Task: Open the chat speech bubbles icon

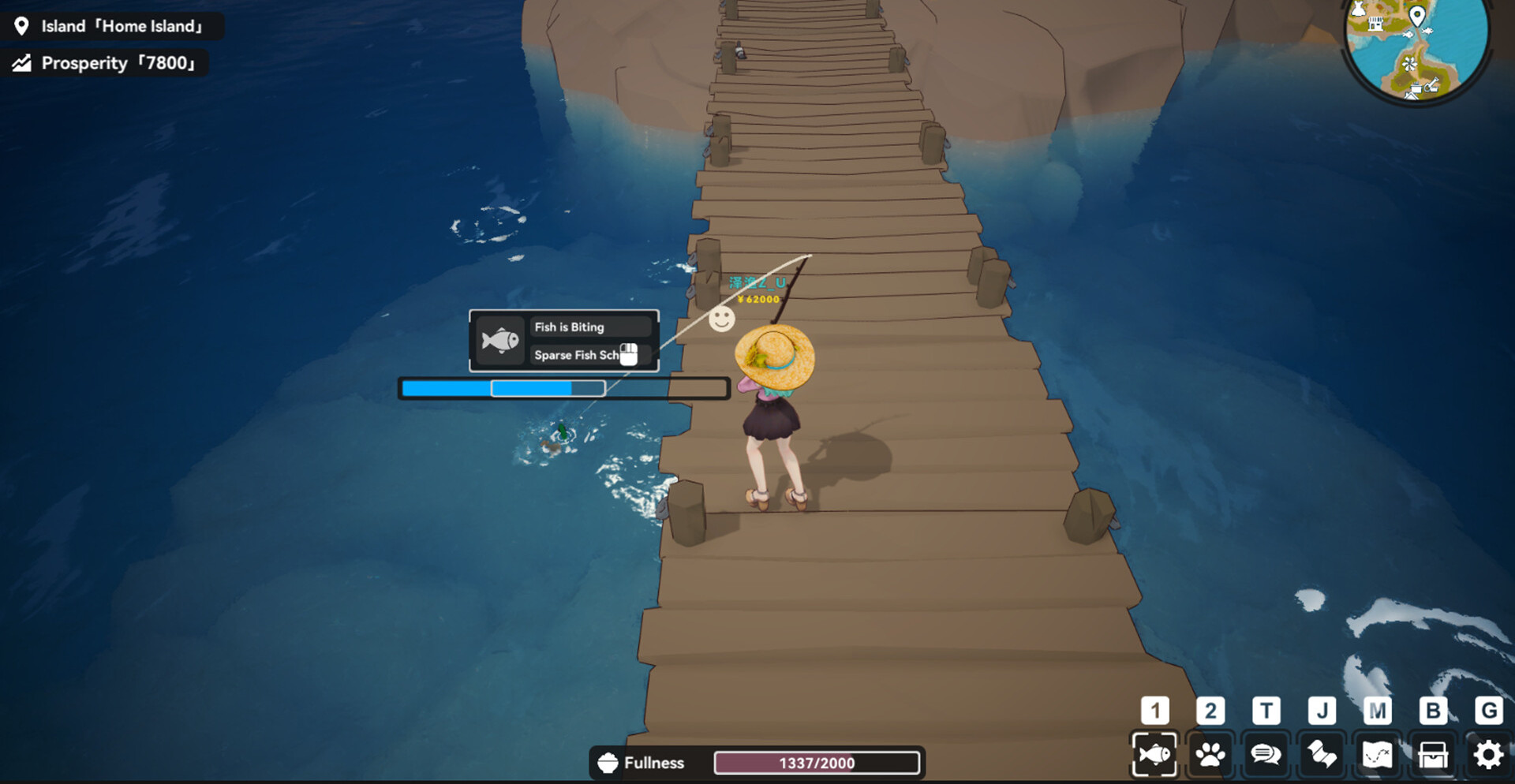Action: pos(1266,755)
